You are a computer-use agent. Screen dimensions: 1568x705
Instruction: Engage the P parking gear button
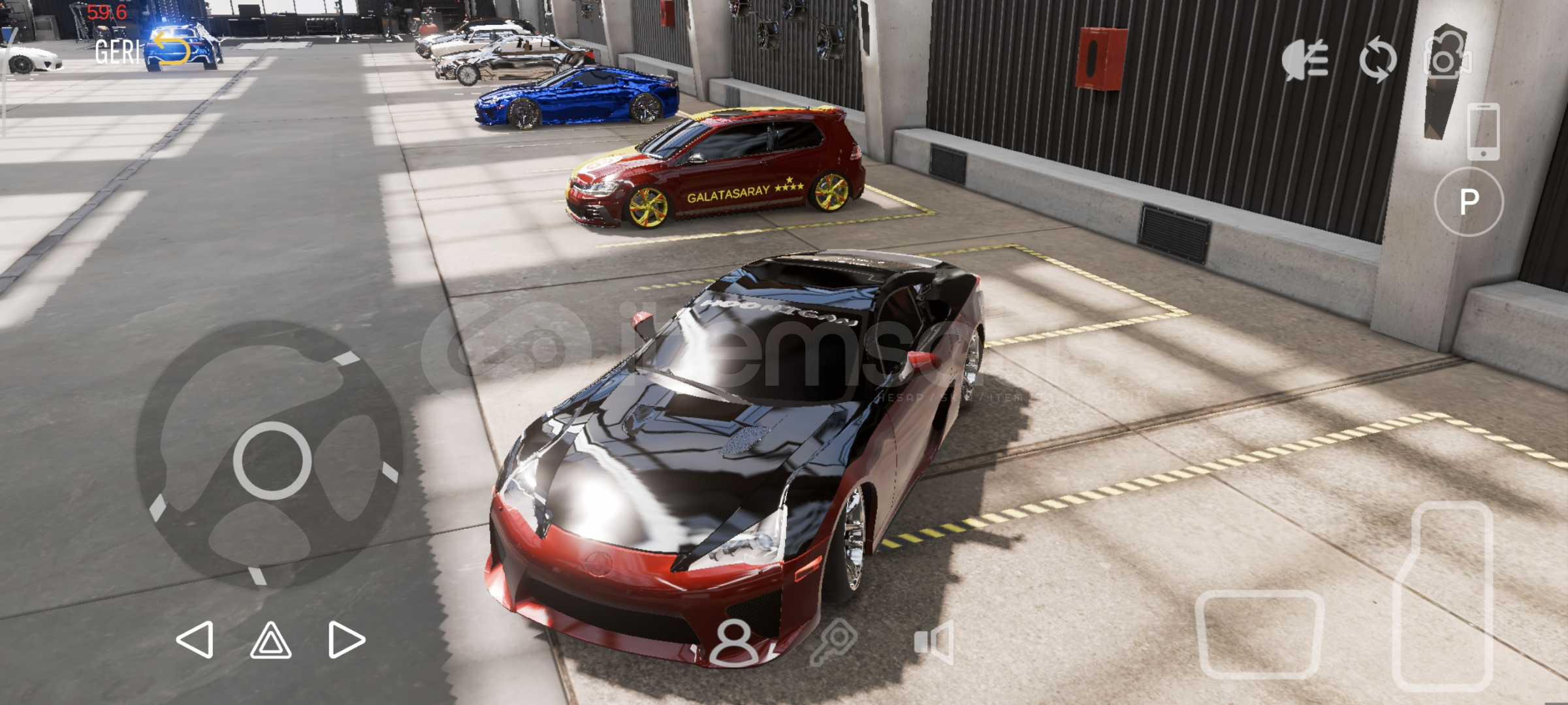pos(1469,202)
